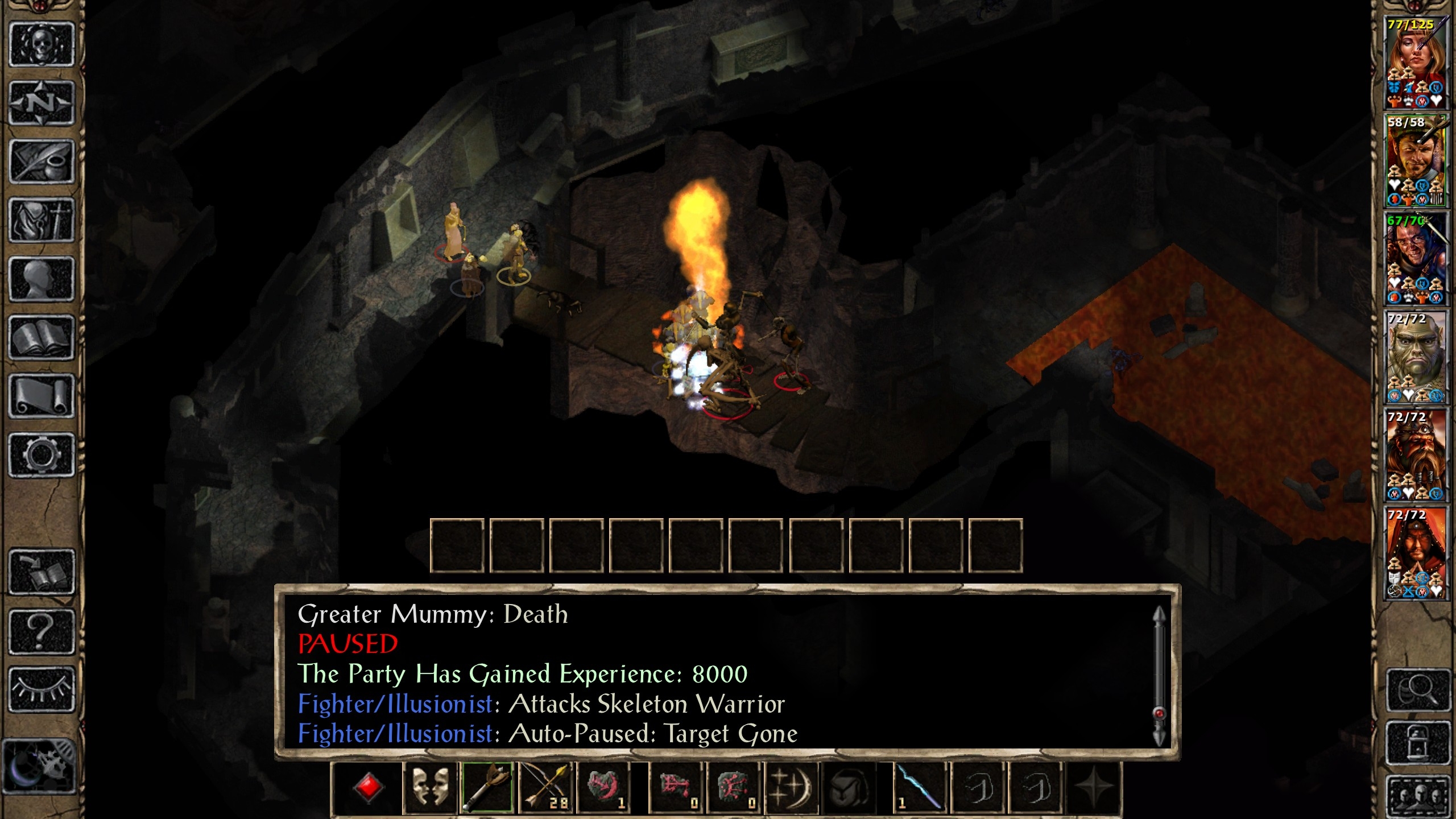
Task: Toggle the closed-eye highlight button
Action: click(x=42, y=689)
